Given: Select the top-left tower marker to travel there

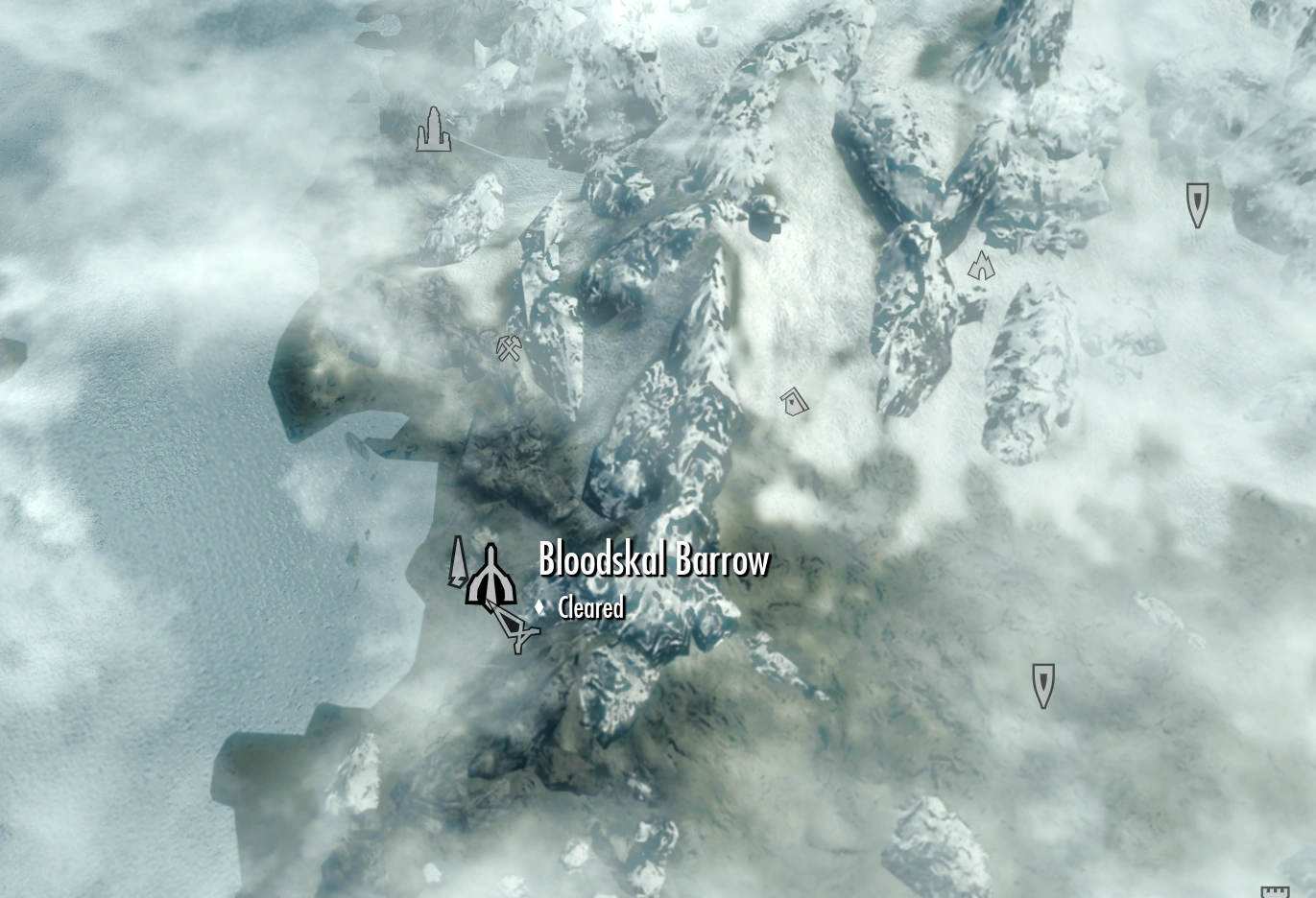Looking at the screenshot, I should [x=433, y=130].
